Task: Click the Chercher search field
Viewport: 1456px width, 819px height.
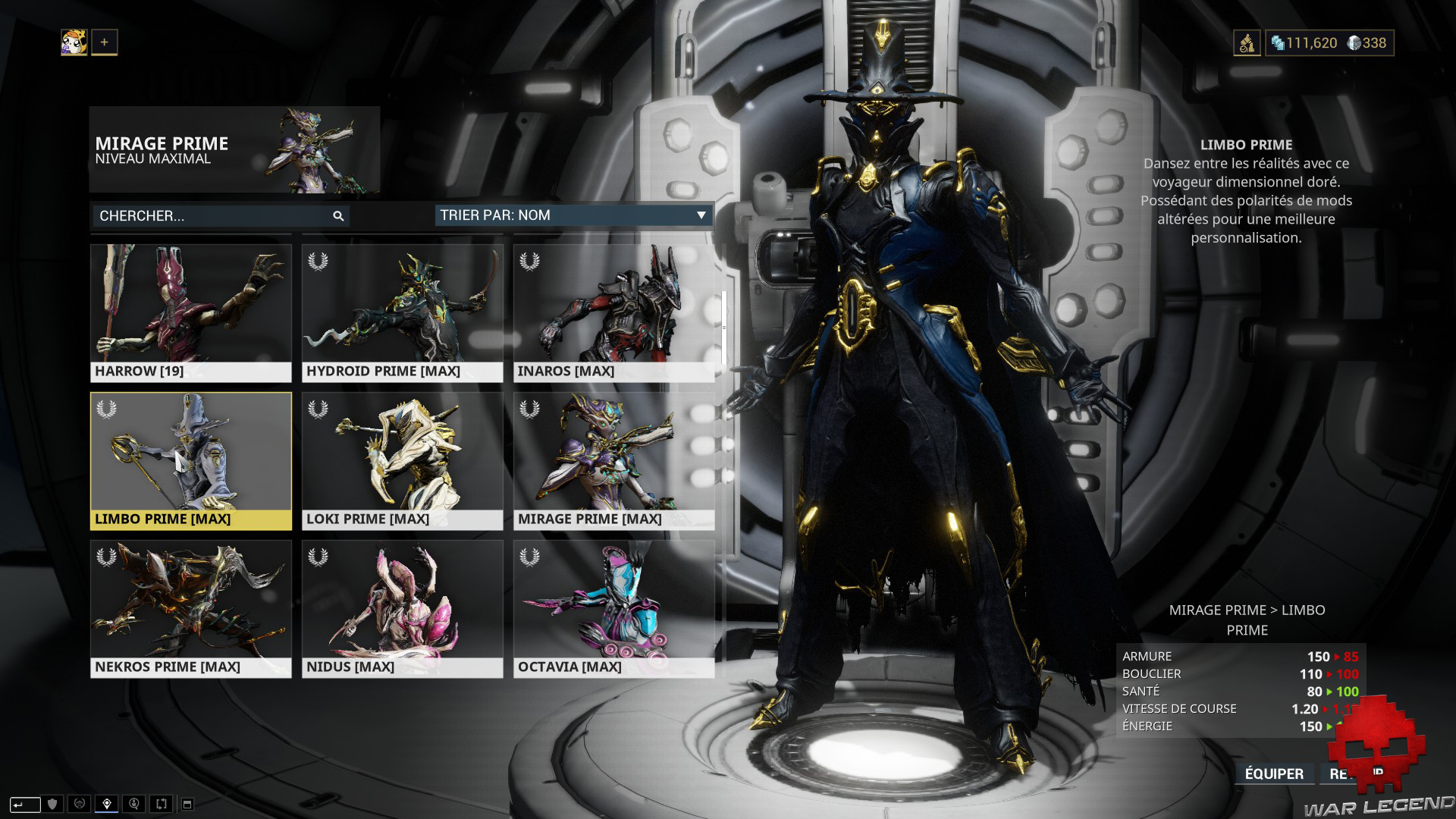Action: [212, 216]
